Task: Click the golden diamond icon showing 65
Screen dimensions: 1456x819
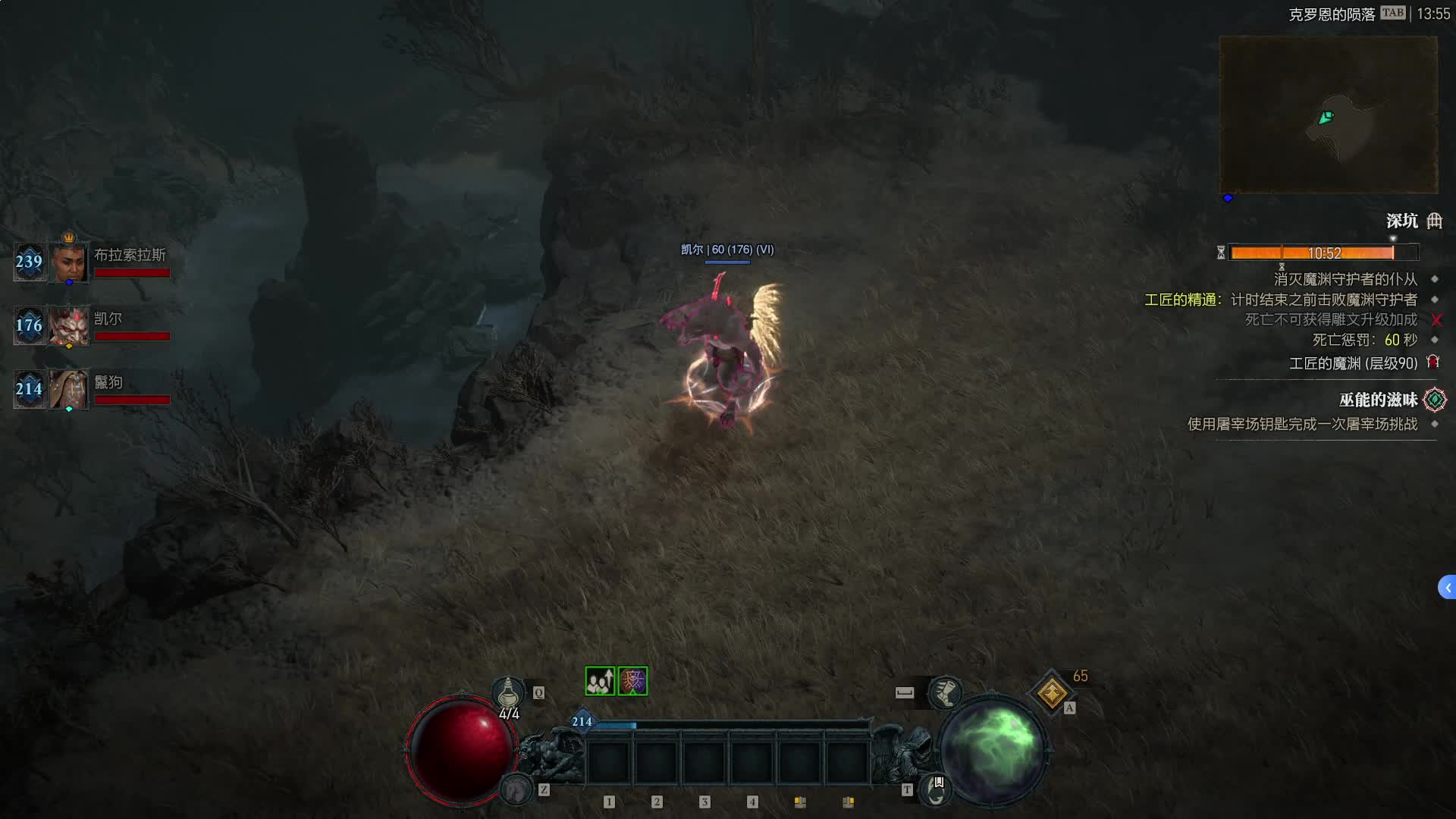Action: tap(1052, 692)
